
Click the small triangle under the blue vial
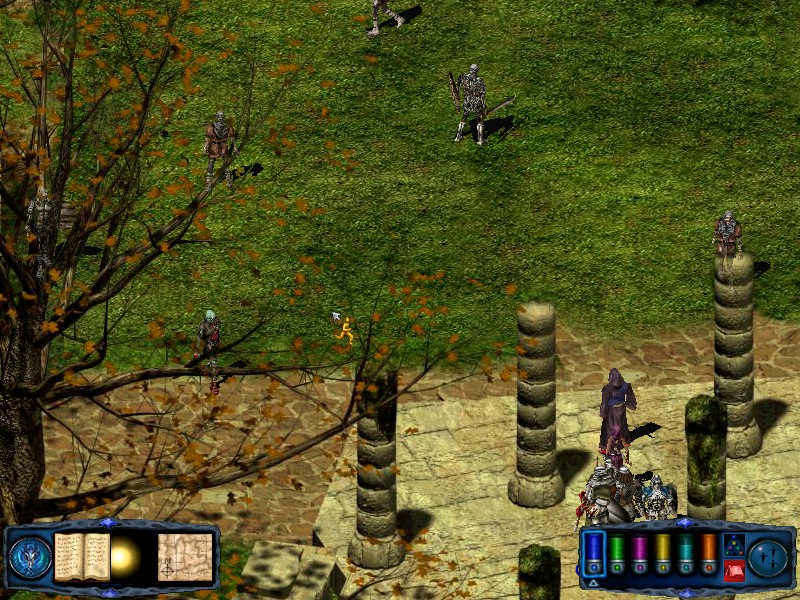point(593,582)
